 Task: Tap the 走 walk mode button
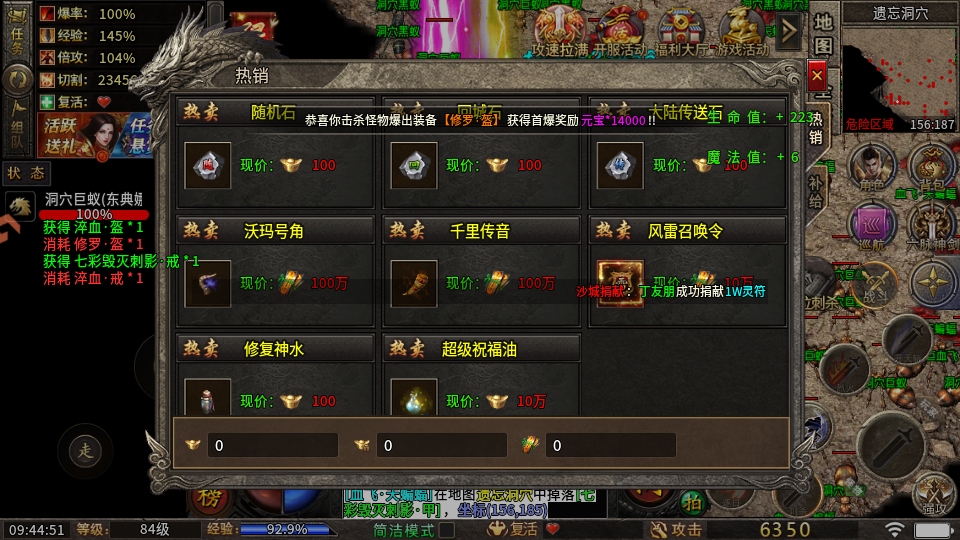85,451
